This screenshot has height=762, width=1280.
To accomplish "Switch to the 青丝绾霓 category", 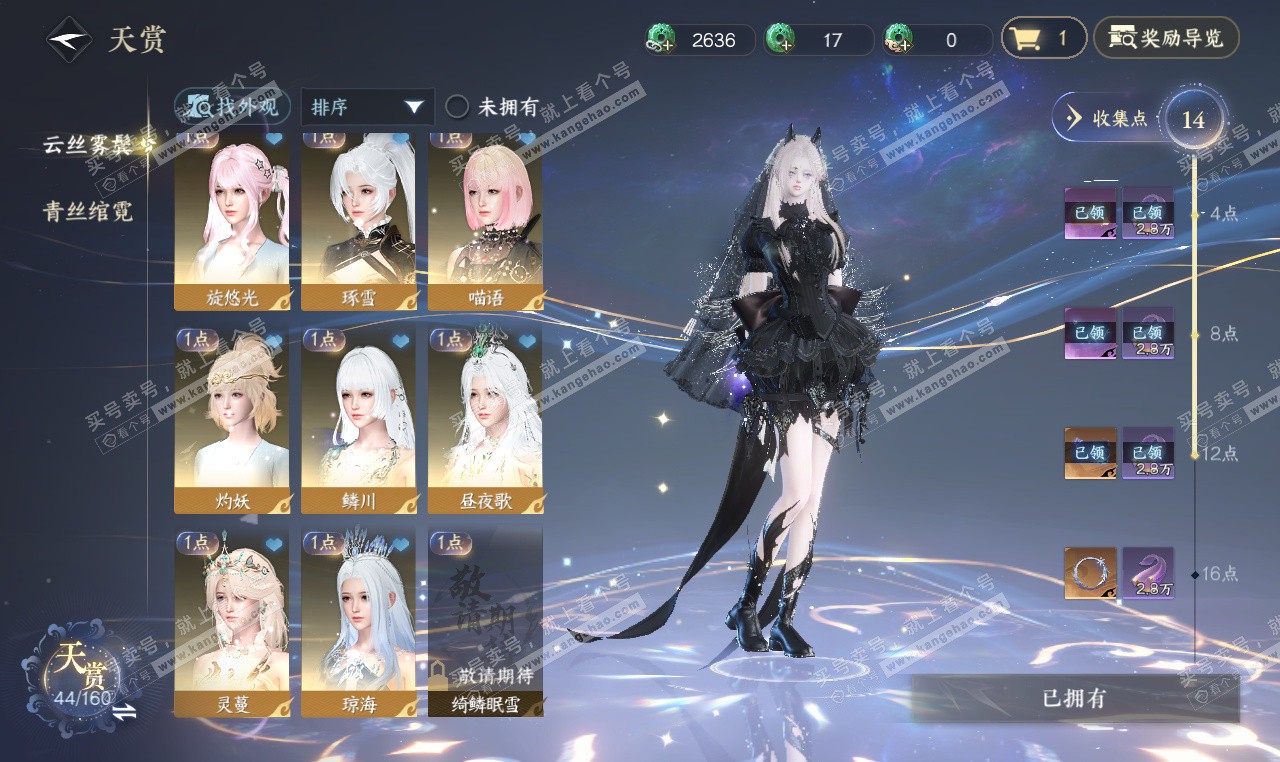I will coord(88,211).
